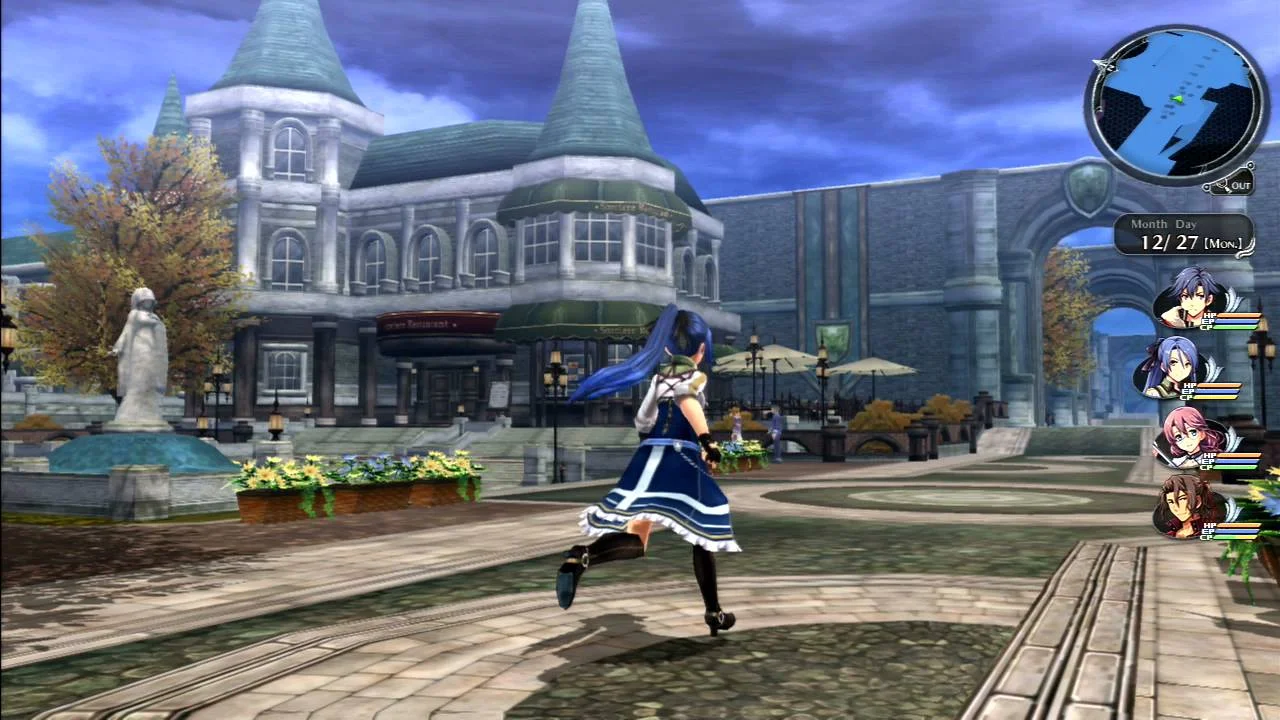Image resolution: width=1280 pixels, height=720 pixels.
Task: Click the HP label on the top status display
Action: tap(1208, 316)
